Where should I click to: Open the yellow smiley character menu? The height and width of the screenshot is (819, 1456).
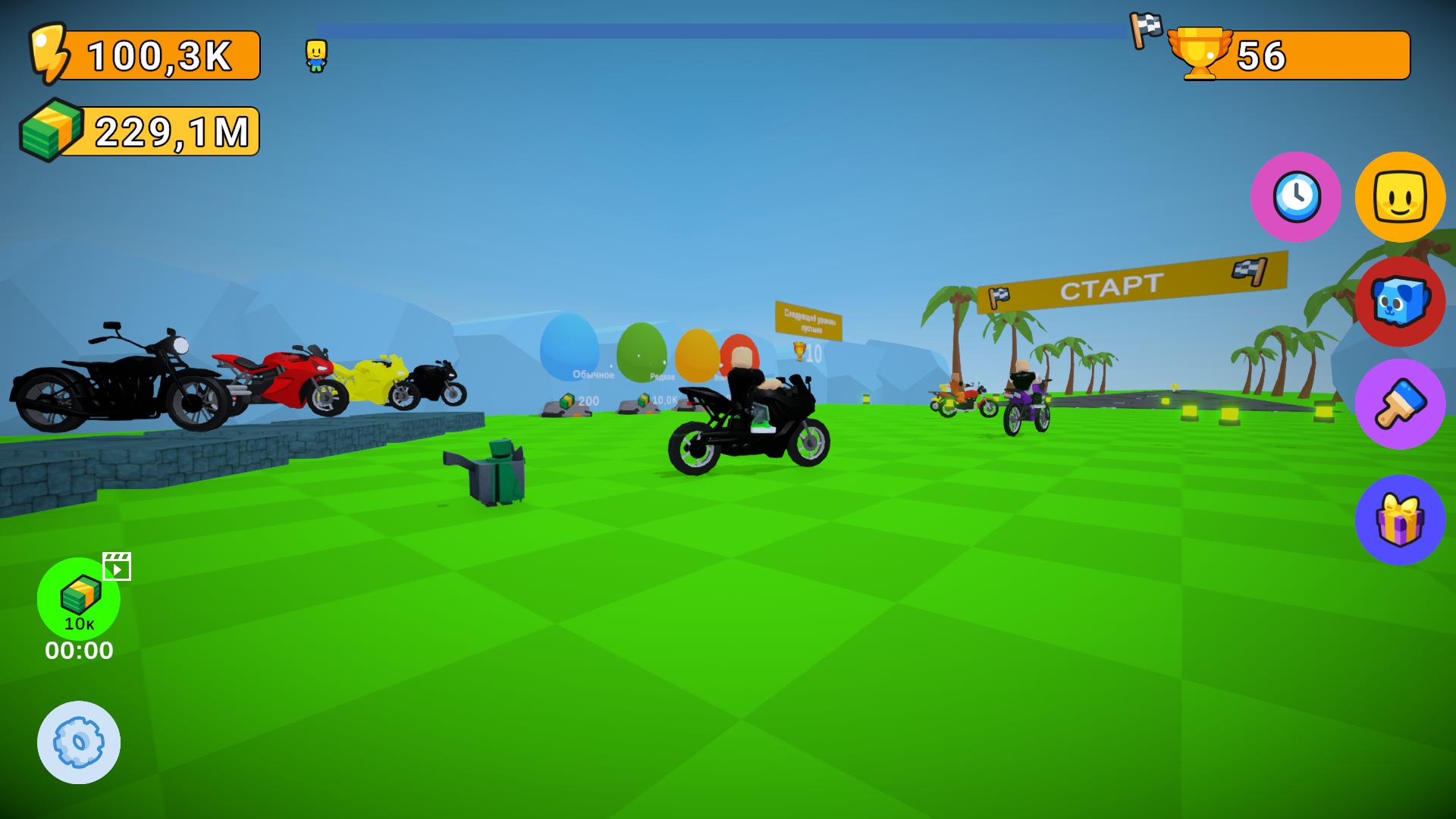(x=1401, y=197)
